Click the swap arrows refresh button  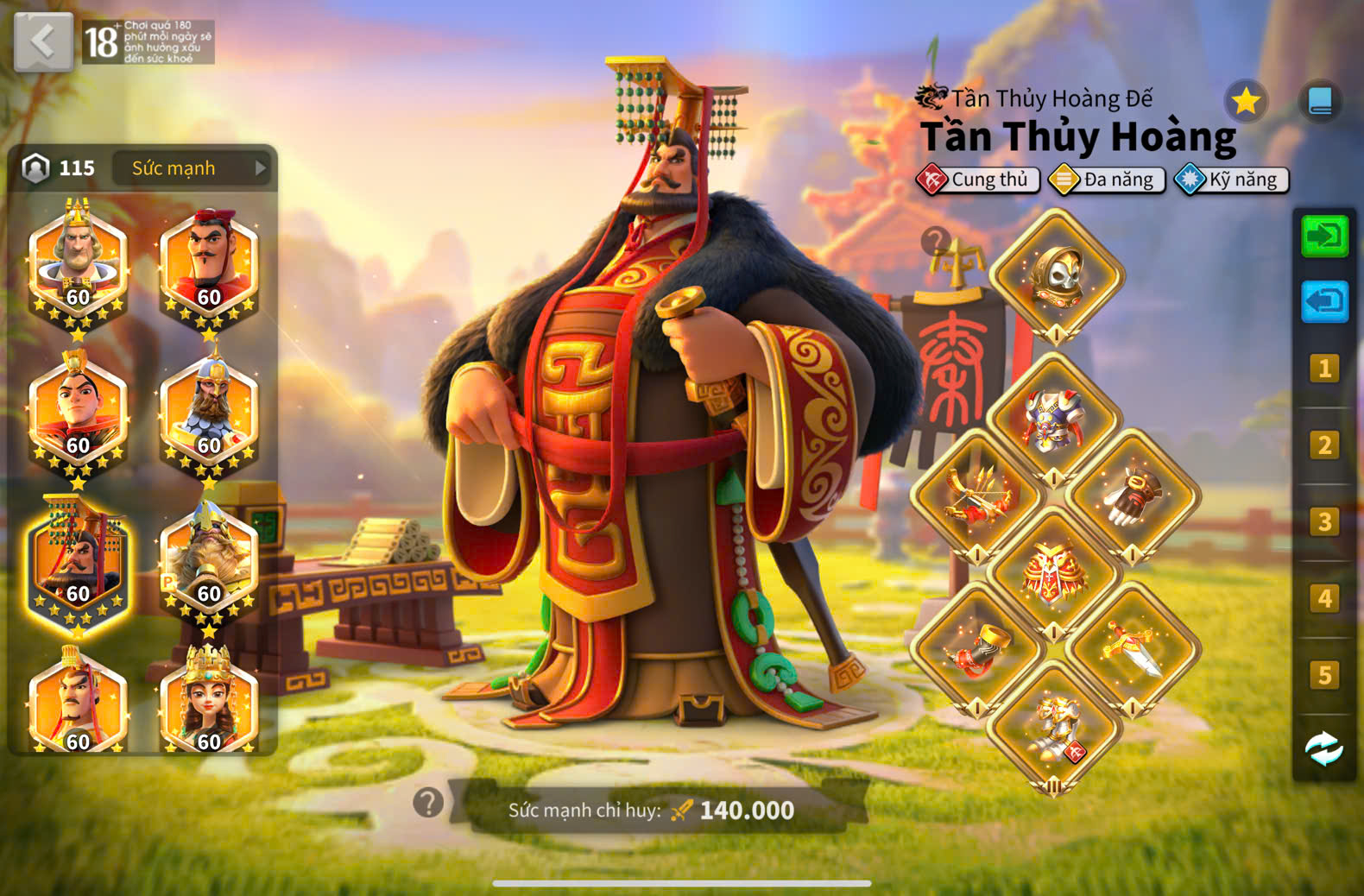tap(1324, 748)
